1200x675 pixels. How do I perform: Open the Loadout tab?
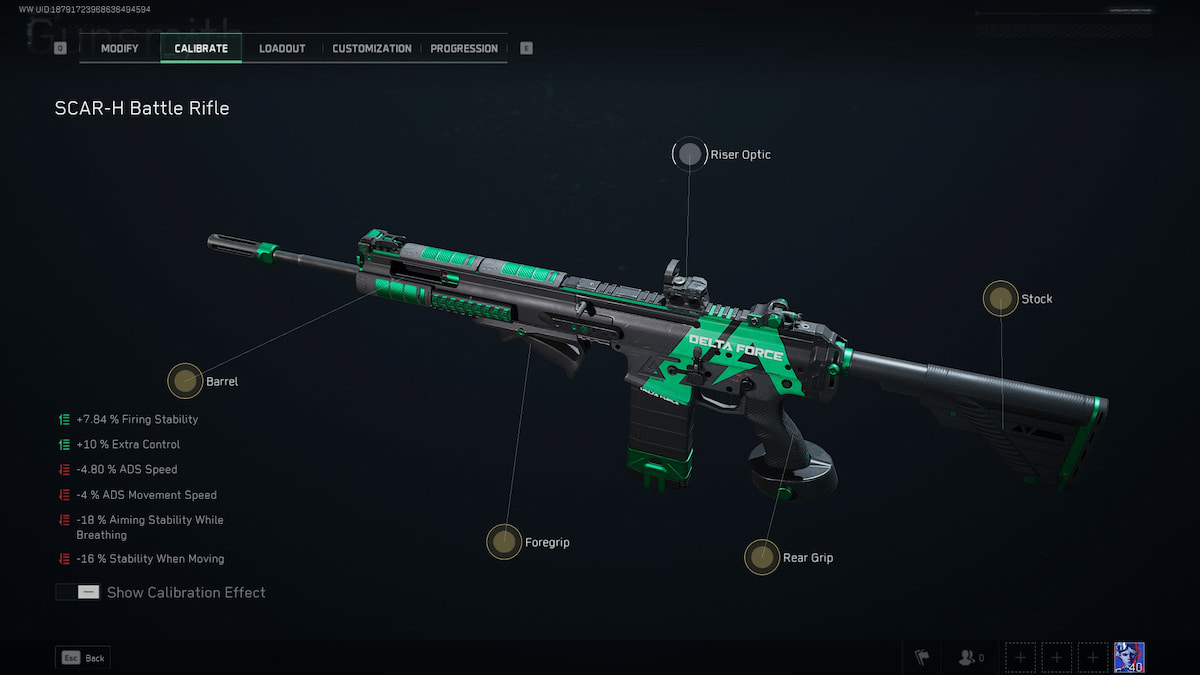coord(282,48)
